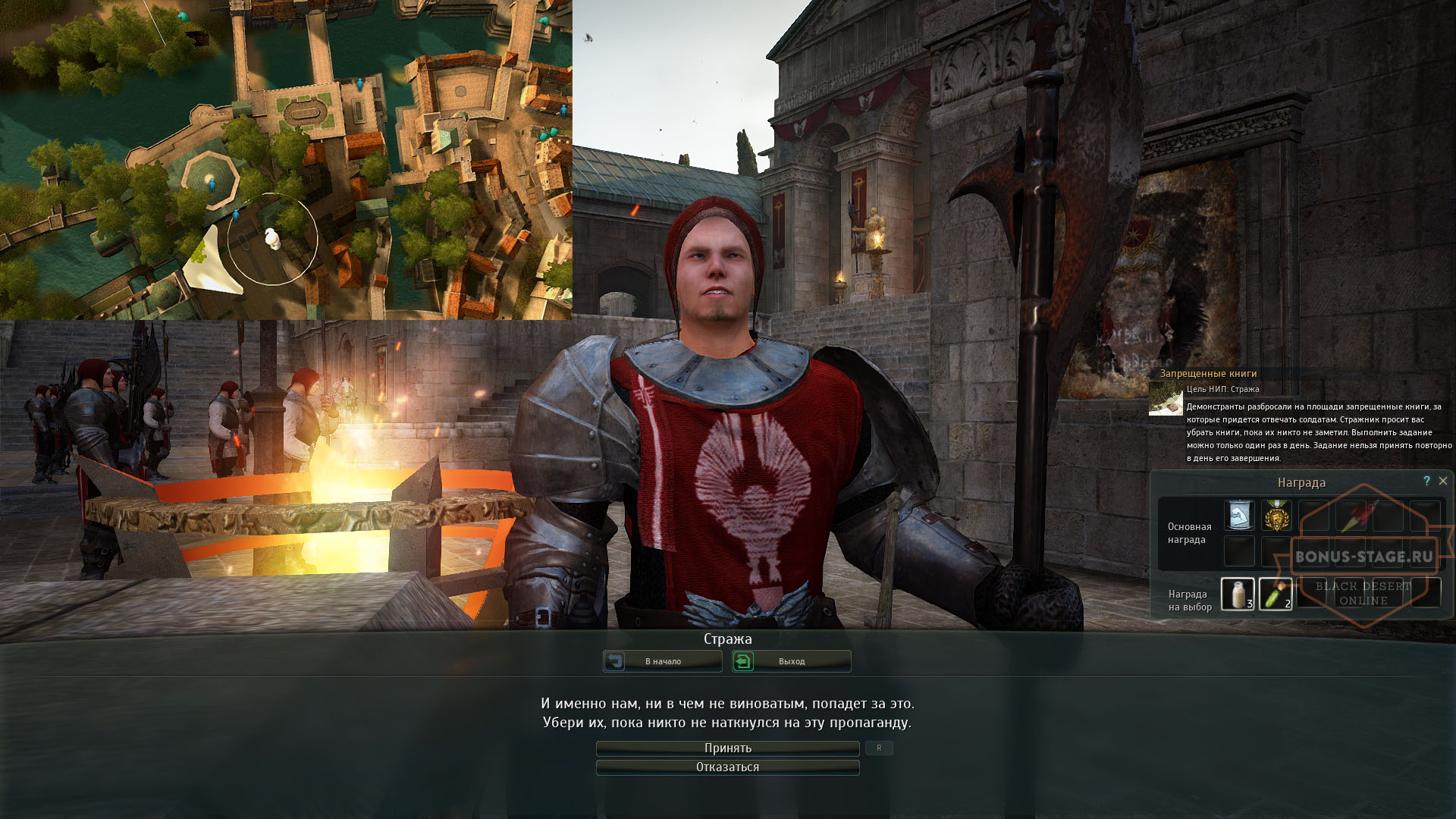
Task: Inspect the gold medal main reward
Action: tap(1276, 516)
